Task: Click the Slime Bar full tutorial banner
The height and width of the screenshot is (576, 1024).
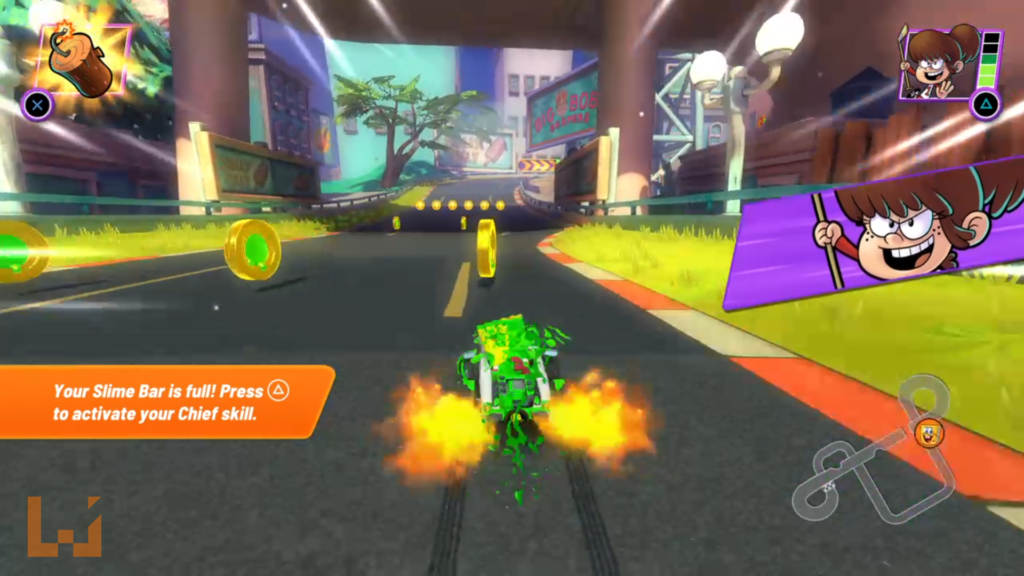Action: 165,401
